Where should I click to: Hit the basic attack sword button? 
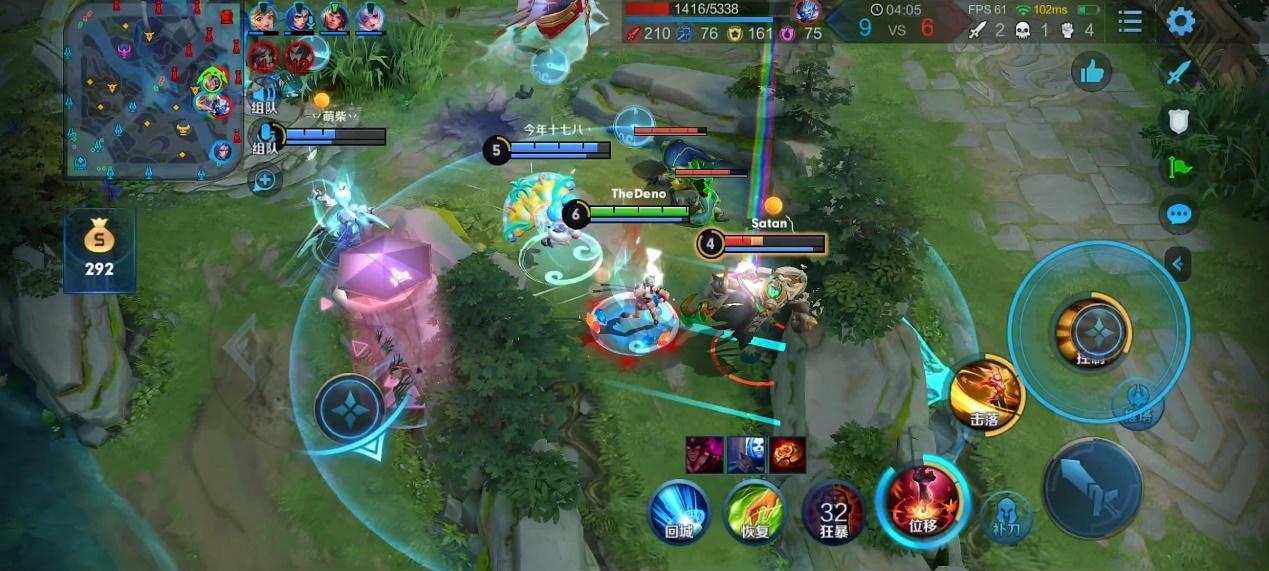click(1092, 487)
